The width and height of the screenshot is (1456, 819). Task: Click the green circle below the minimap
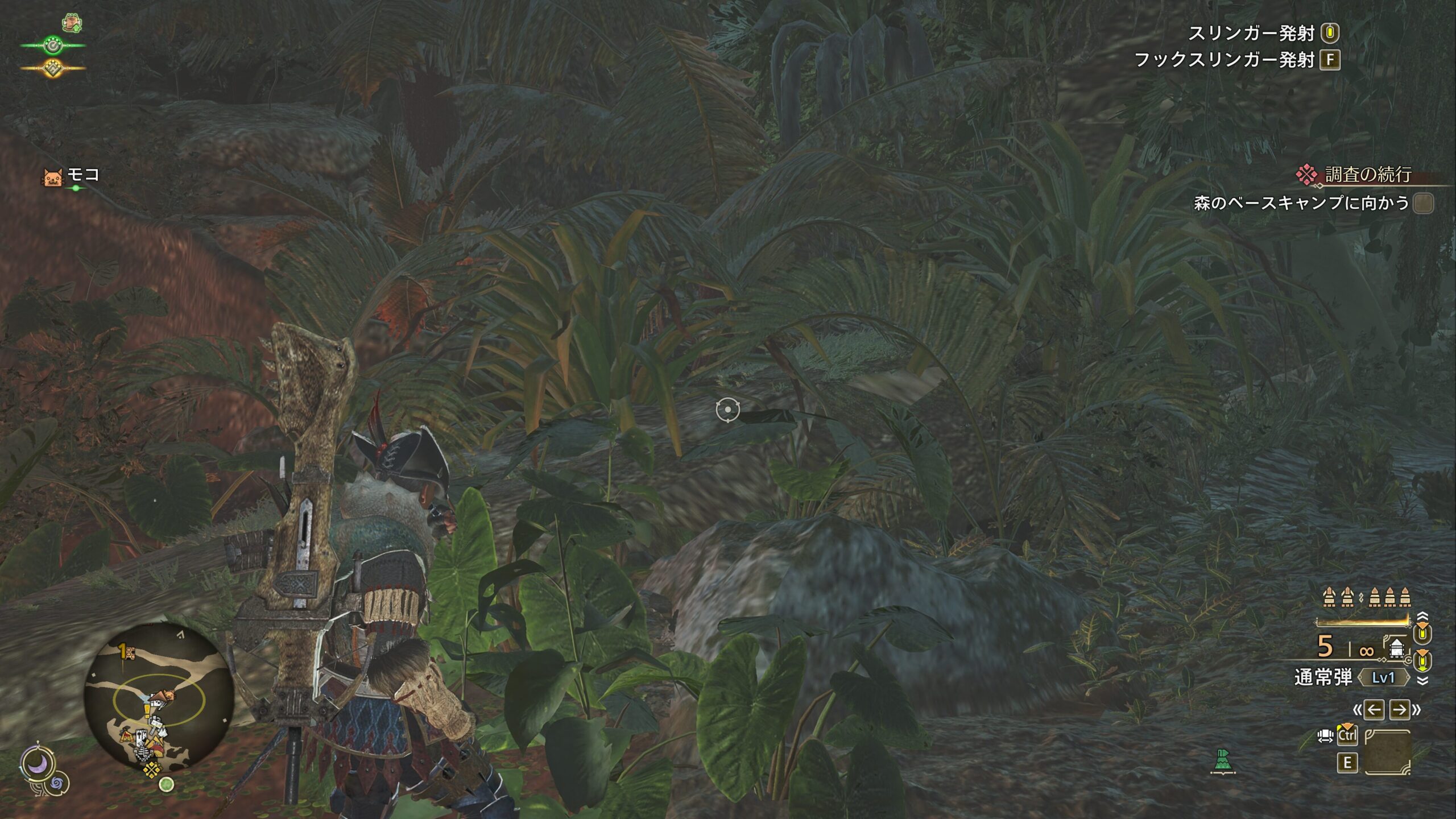point(166,785)
